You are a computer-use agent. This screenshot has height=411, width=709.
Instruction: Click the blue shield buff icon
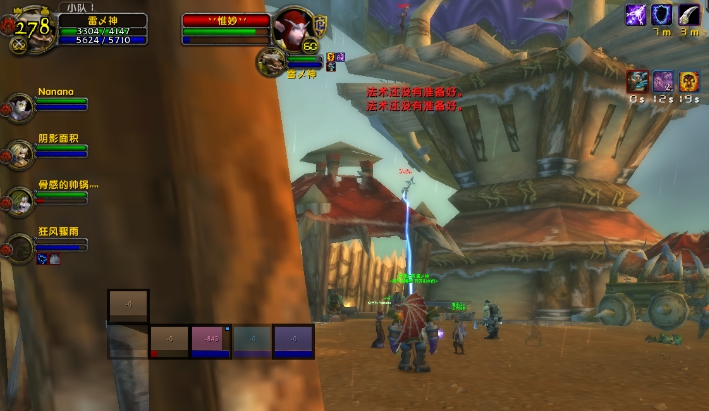pyautogui.click(x=662, y=15)
